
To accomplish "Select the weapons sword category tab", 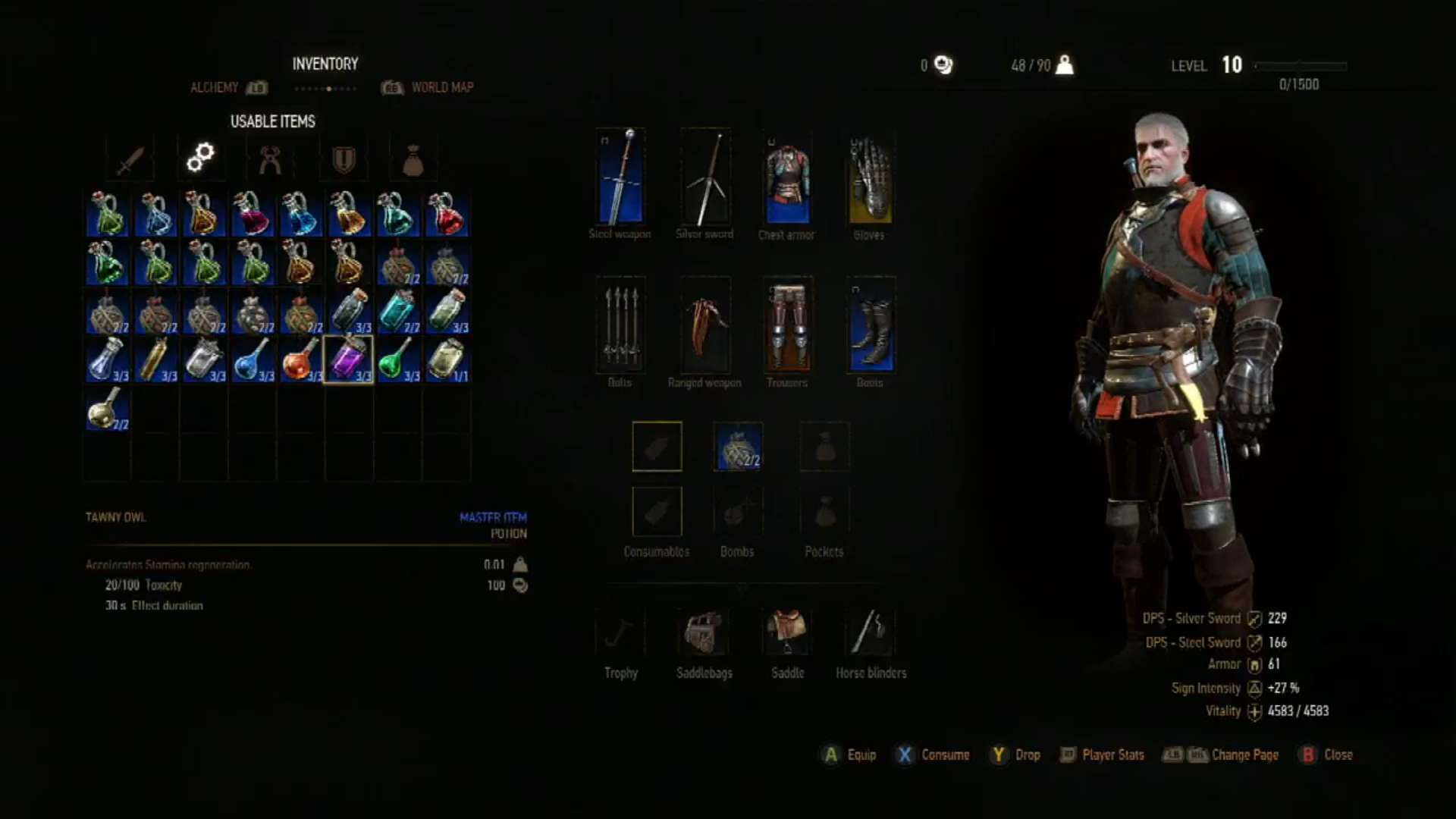I will pos(127,157).
